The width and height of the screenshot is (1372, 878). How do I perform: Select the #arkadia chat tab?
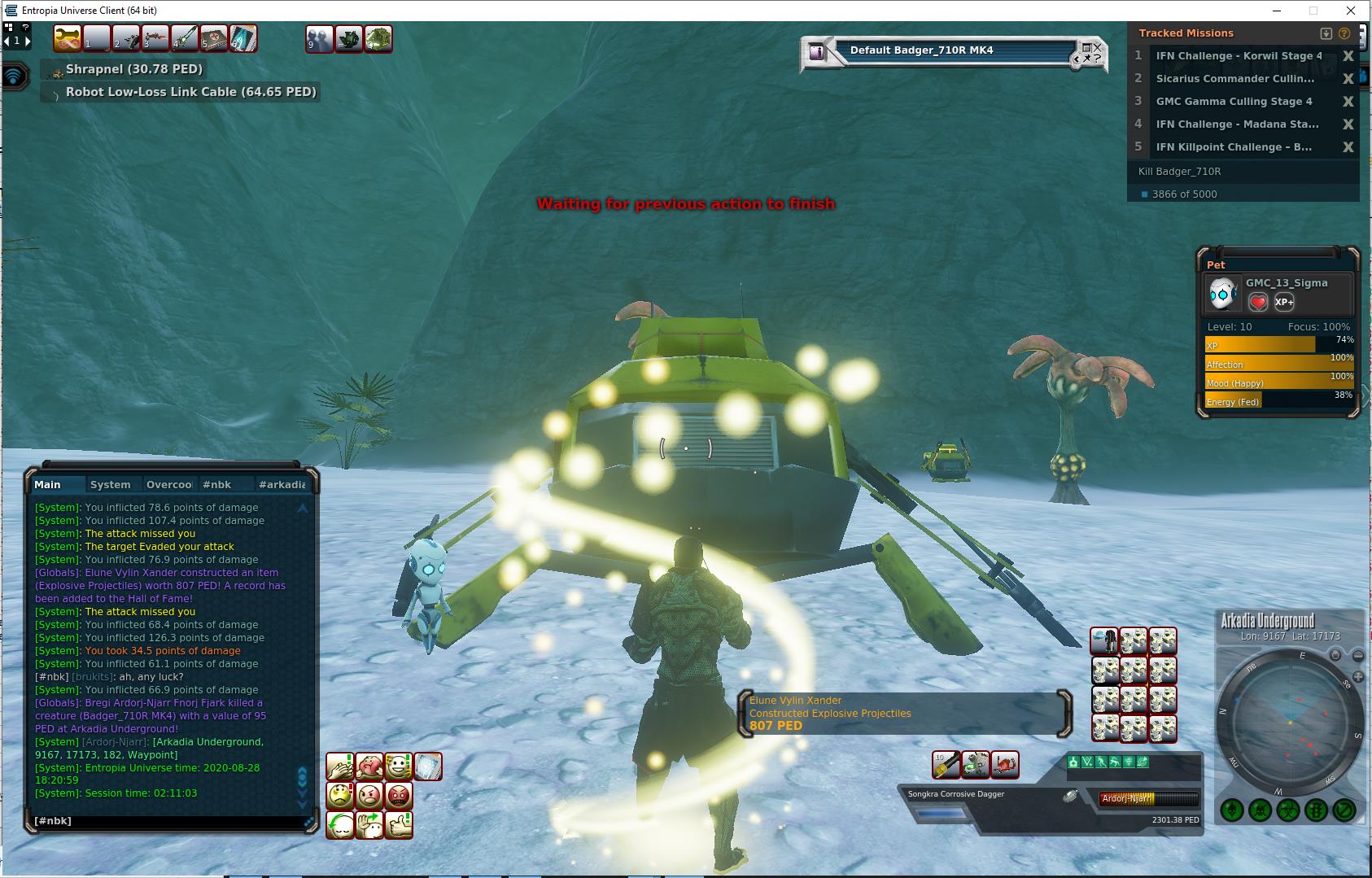(x=282, y=484)
